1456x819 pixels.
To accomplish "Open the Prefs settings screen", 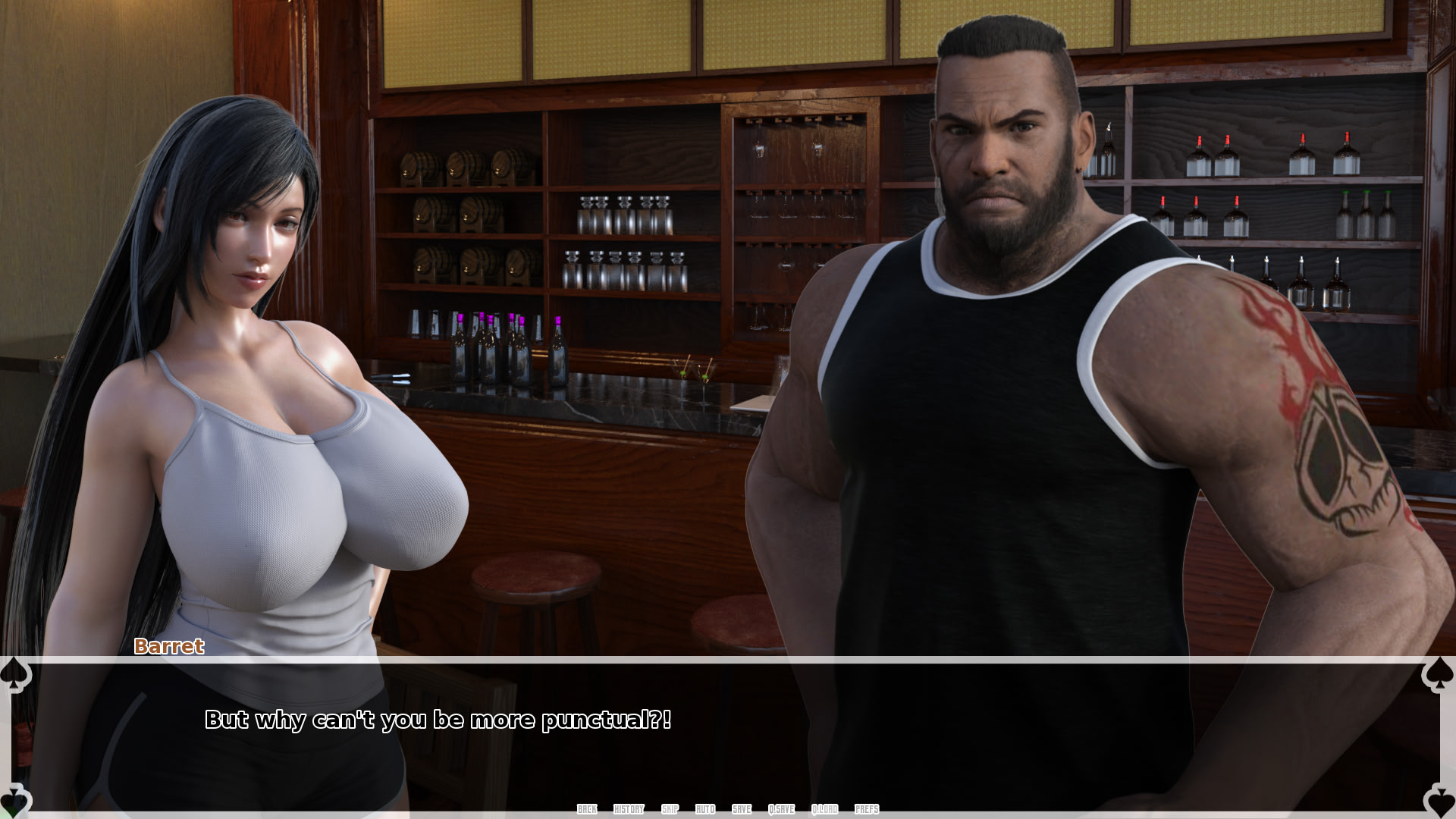I will [x=866, y=809].
